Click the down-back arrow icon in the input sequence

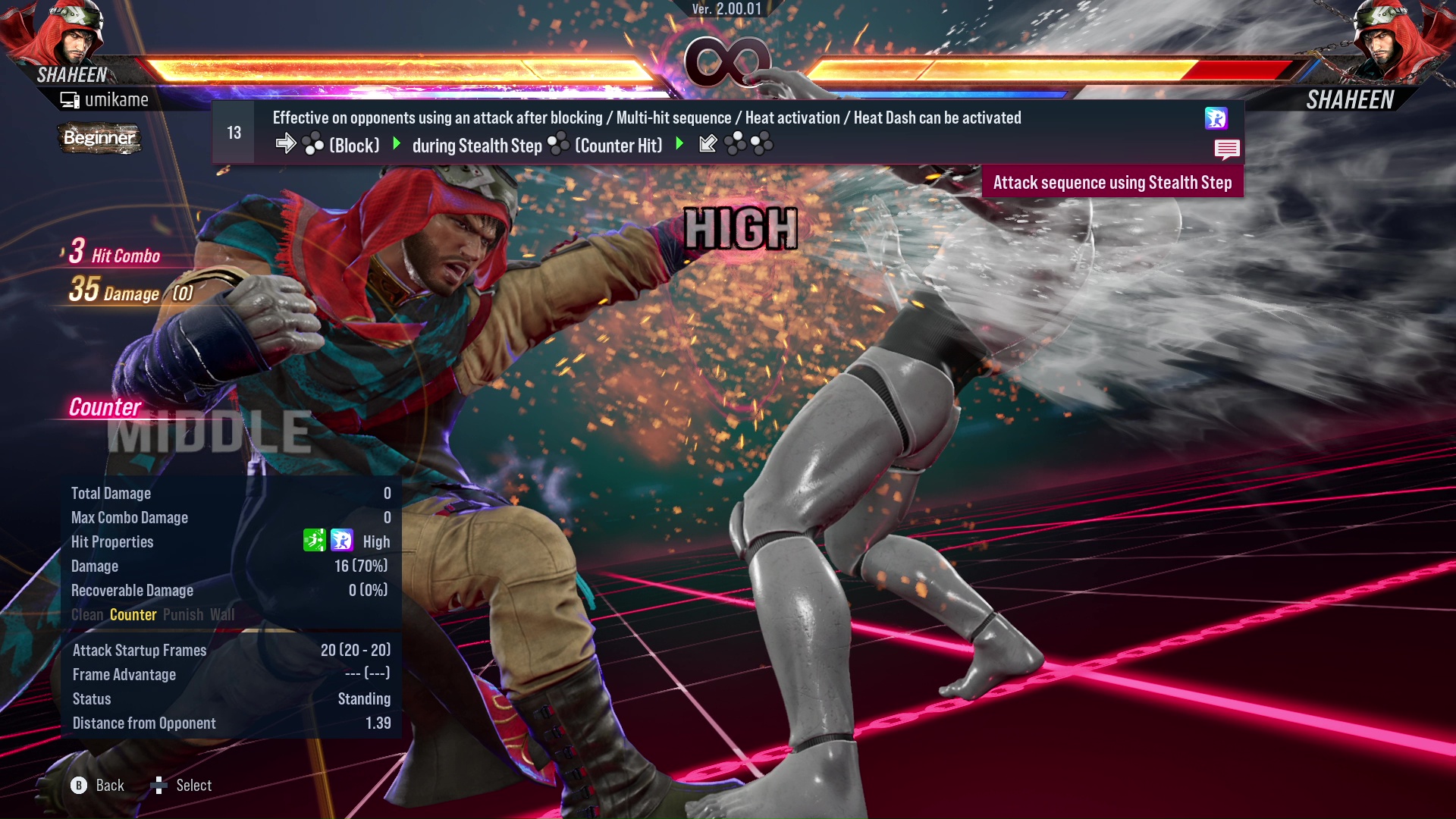(707, 143)
